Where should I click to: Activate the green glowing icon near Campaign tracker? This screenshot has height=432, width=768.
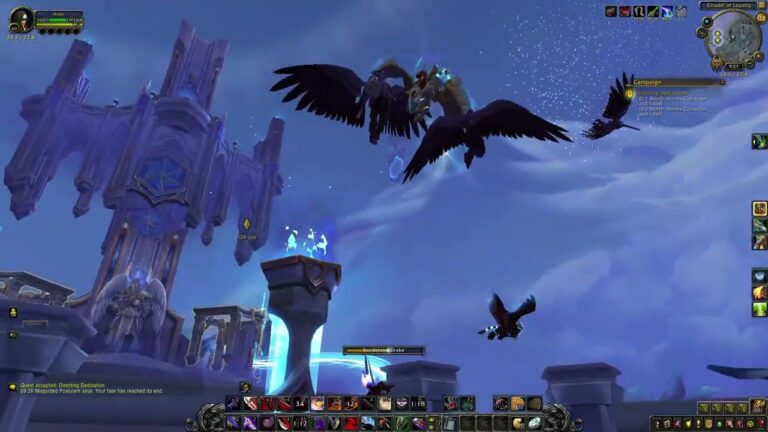tap(759, 141)
